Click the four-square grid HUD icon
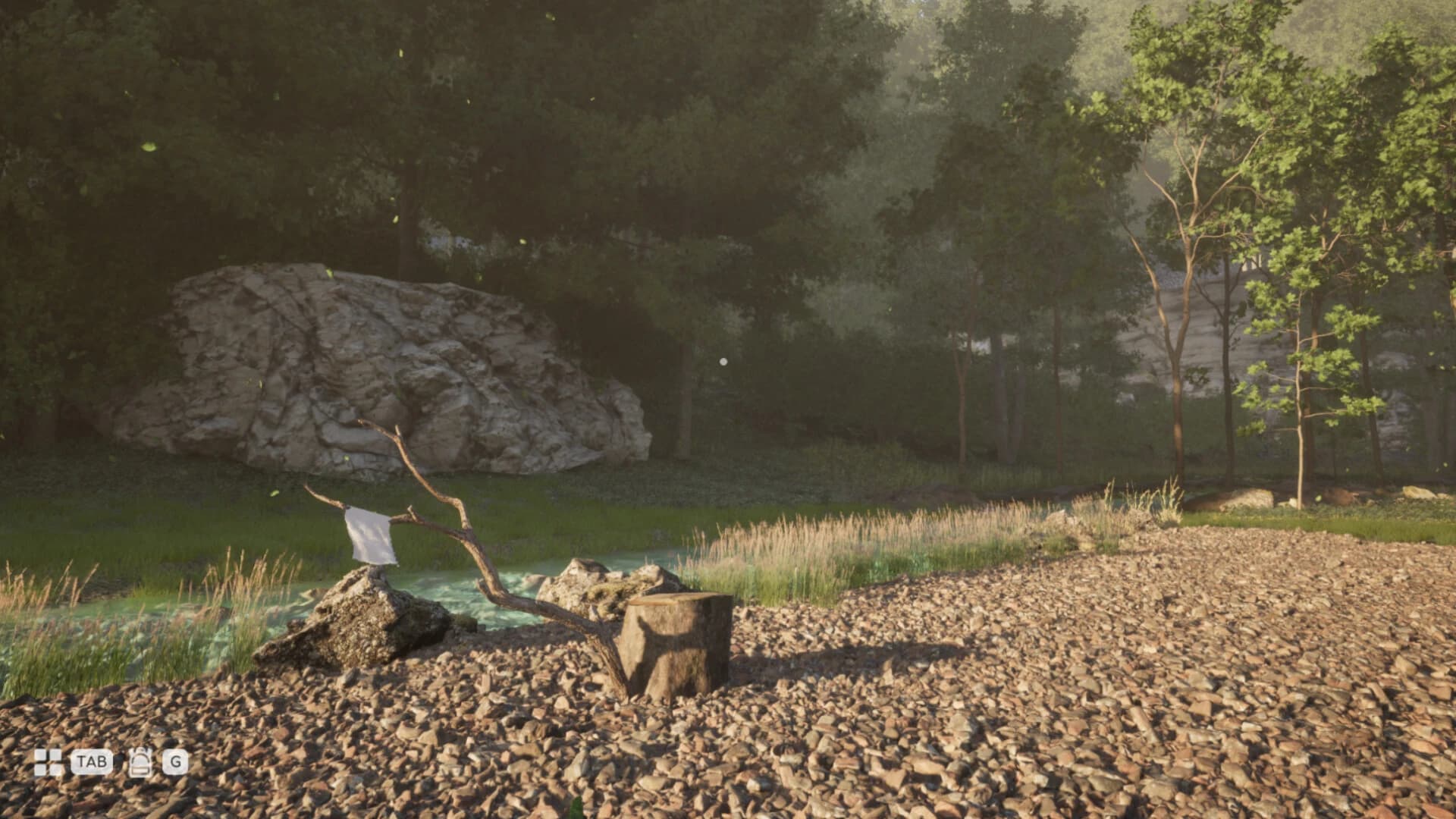Image resolution: width=1456 pixels, height=819 pixels. (49, 762)
